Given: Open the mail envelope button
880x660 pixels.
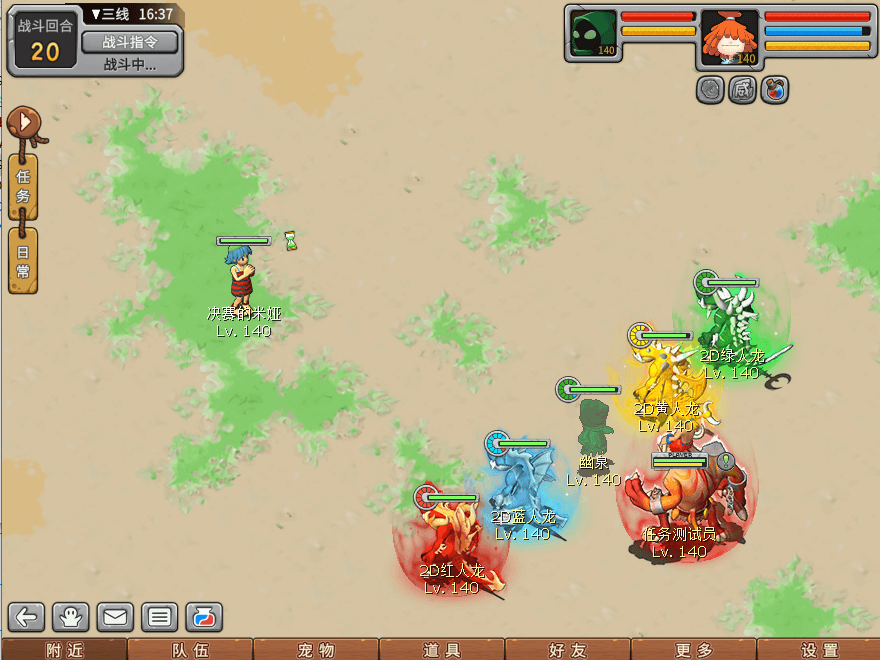Looking at the screenshot, I should [x=115, y=617].
